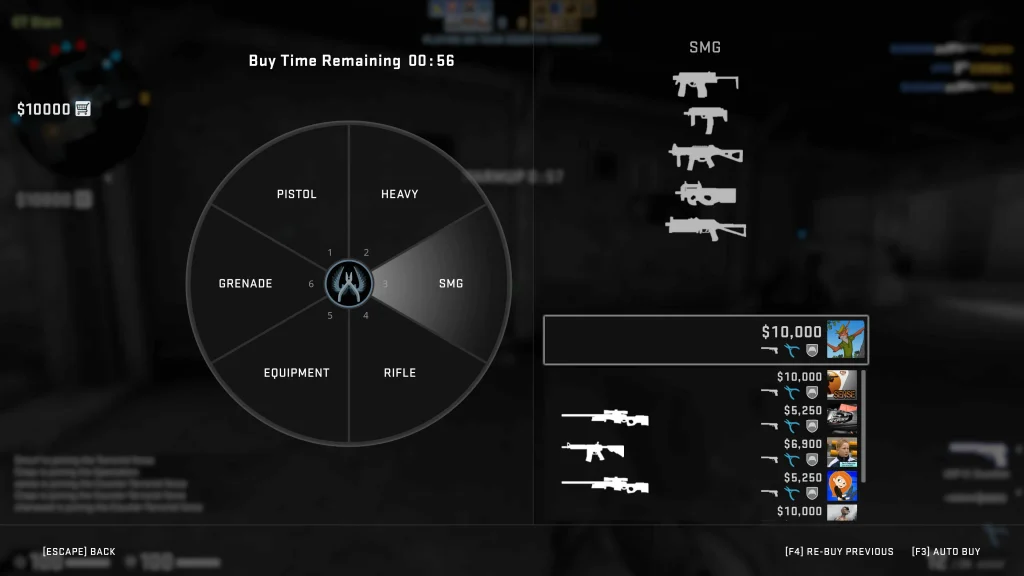
Task: Click the teammate list scrollbar
Action: pos(864,425)
